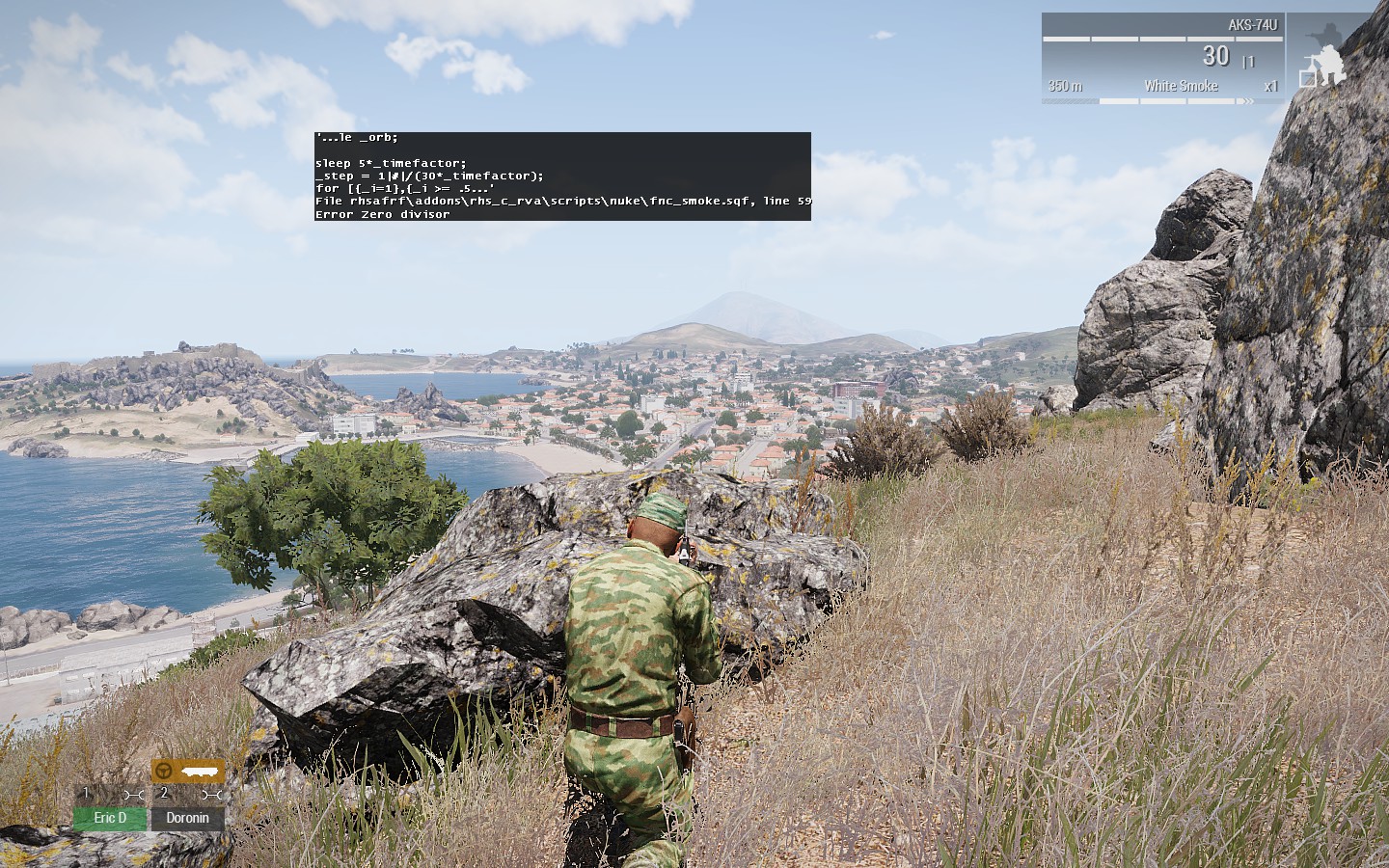Select squad member Eric D
This screenshot has width=1389, height=868.
click(110, 818)
